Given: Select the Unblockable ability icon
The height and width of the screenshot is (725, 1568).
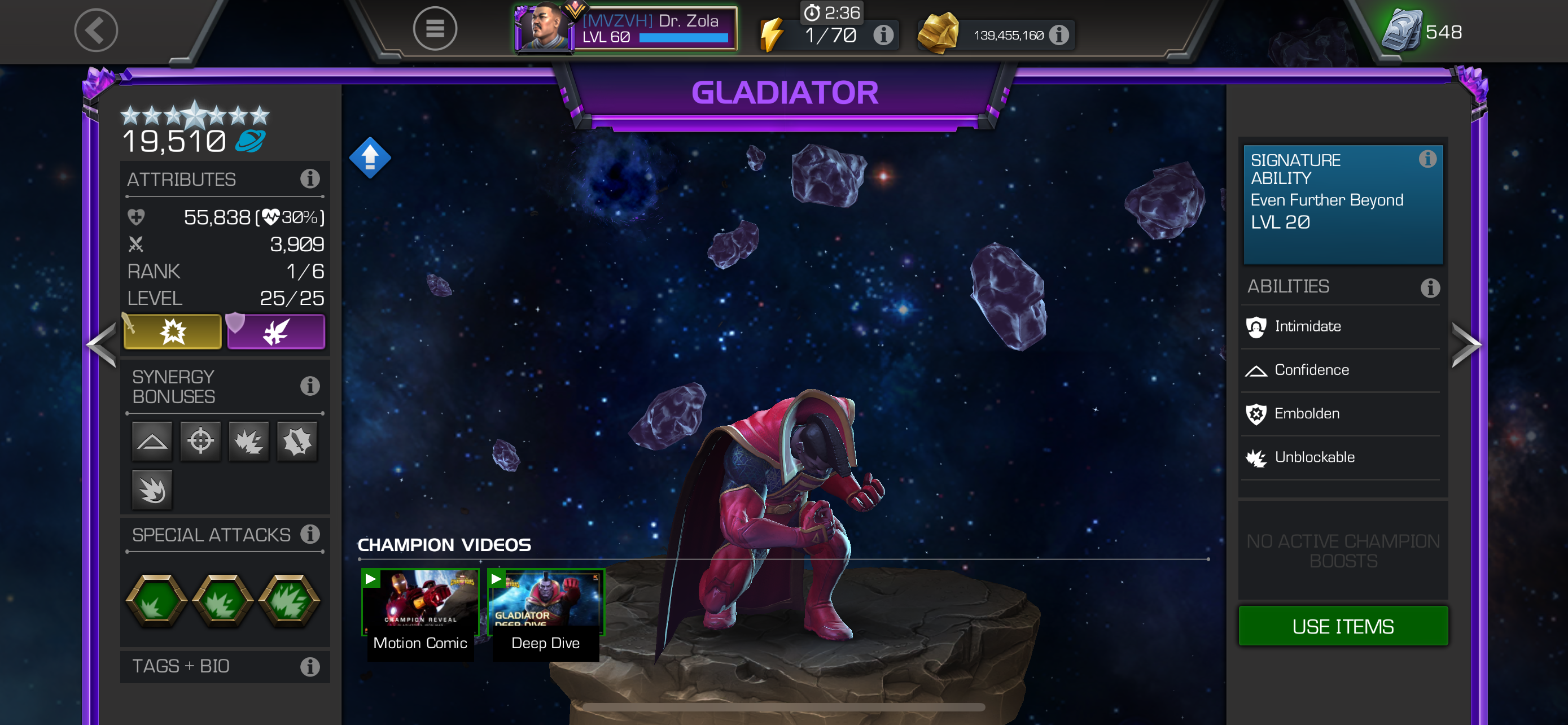Looking at the screenshot, I should 1255,457.
